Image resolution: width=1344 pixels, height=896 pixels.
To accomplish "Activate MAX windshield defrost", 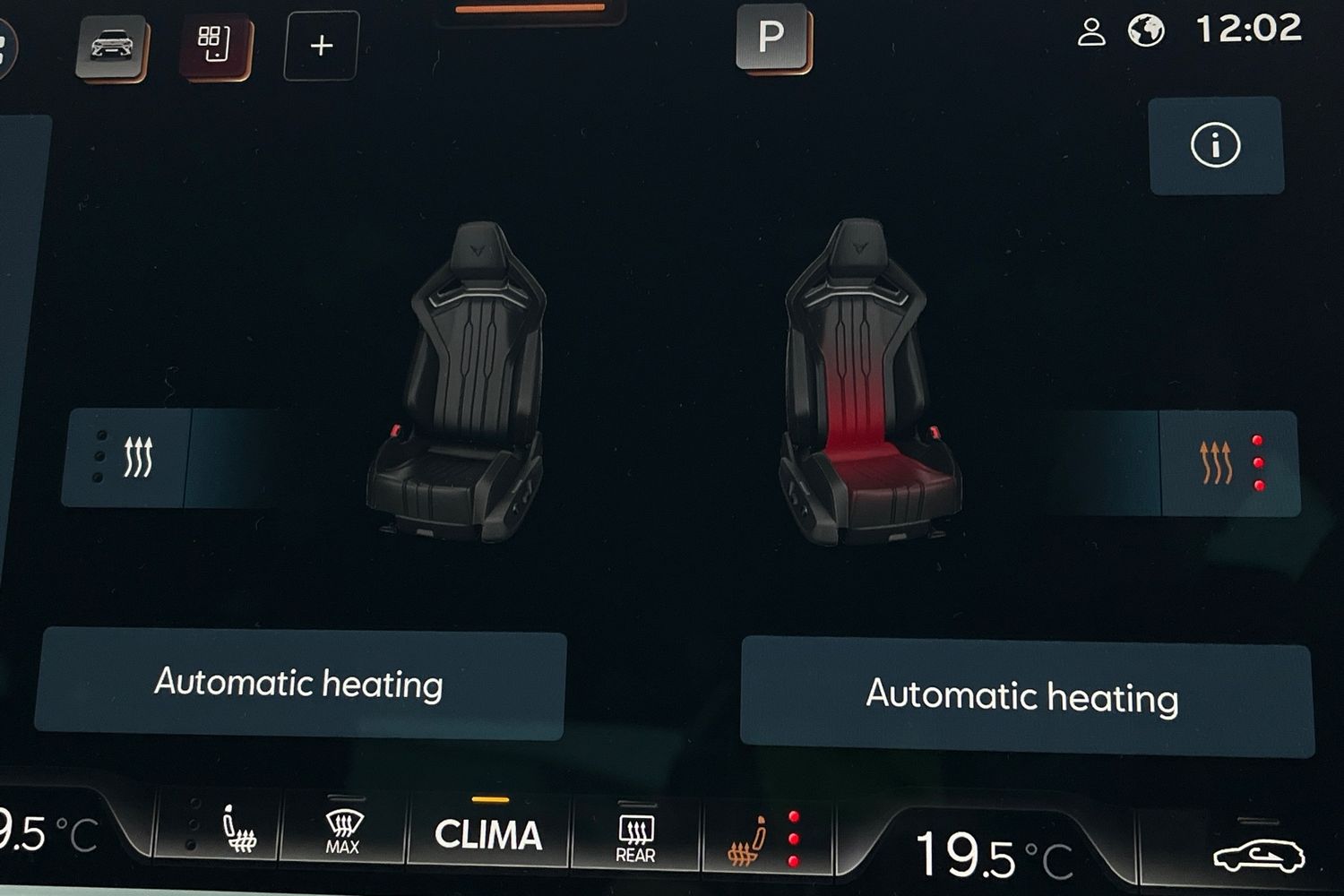I will click(343, 832).
